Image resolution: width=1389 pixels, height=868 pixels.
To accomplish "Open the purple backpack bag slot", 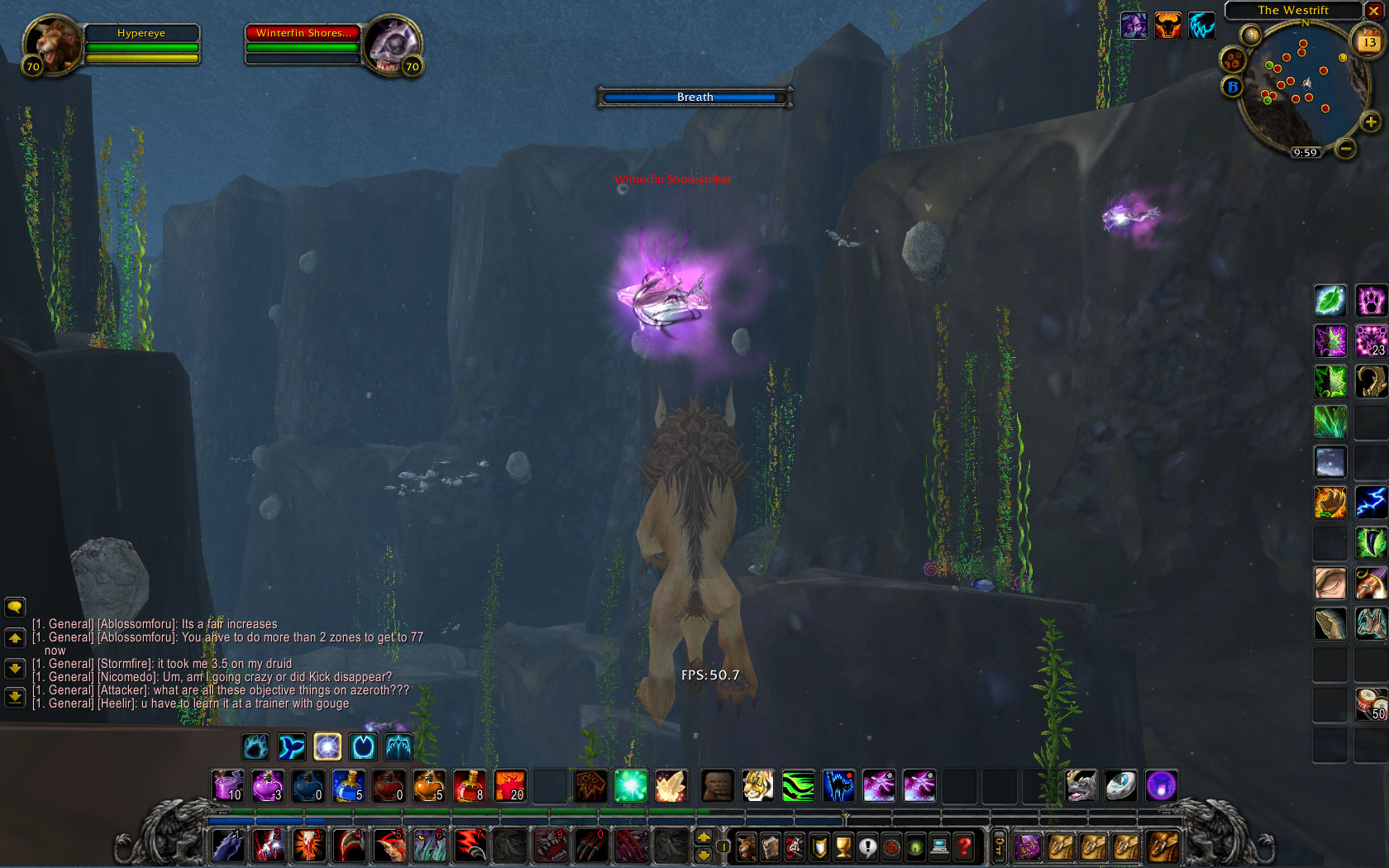I will pos(1028,846).
